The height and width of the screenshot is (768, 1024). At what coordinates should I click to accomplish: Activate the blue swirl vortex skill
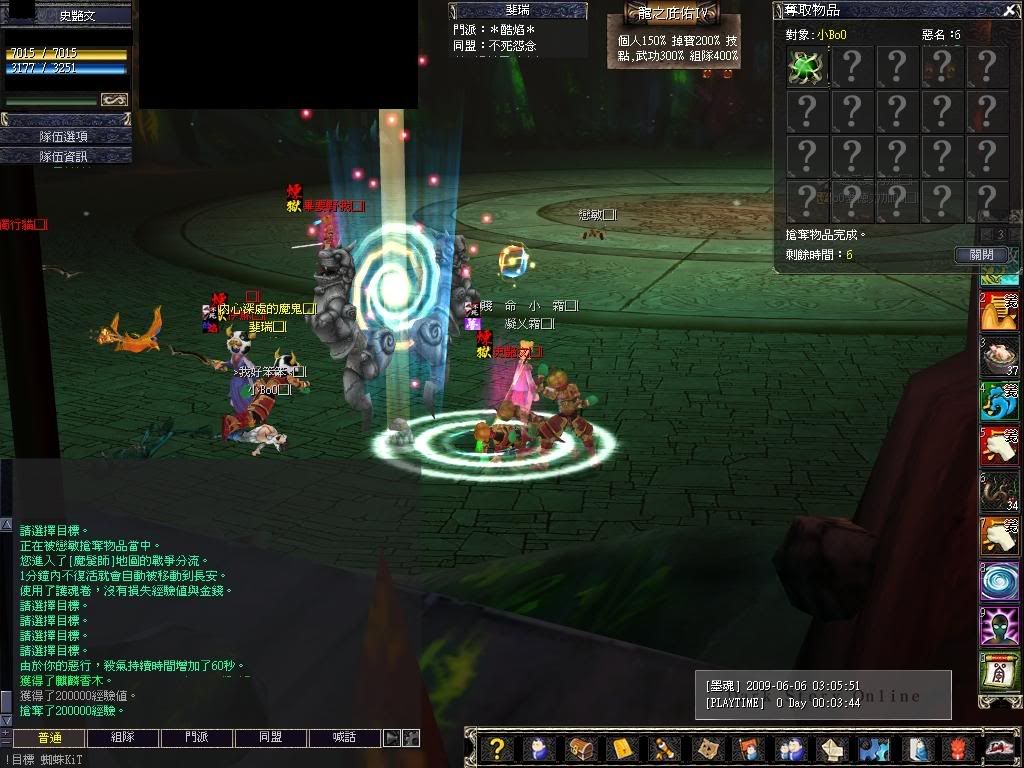click(x=998, y=582)
